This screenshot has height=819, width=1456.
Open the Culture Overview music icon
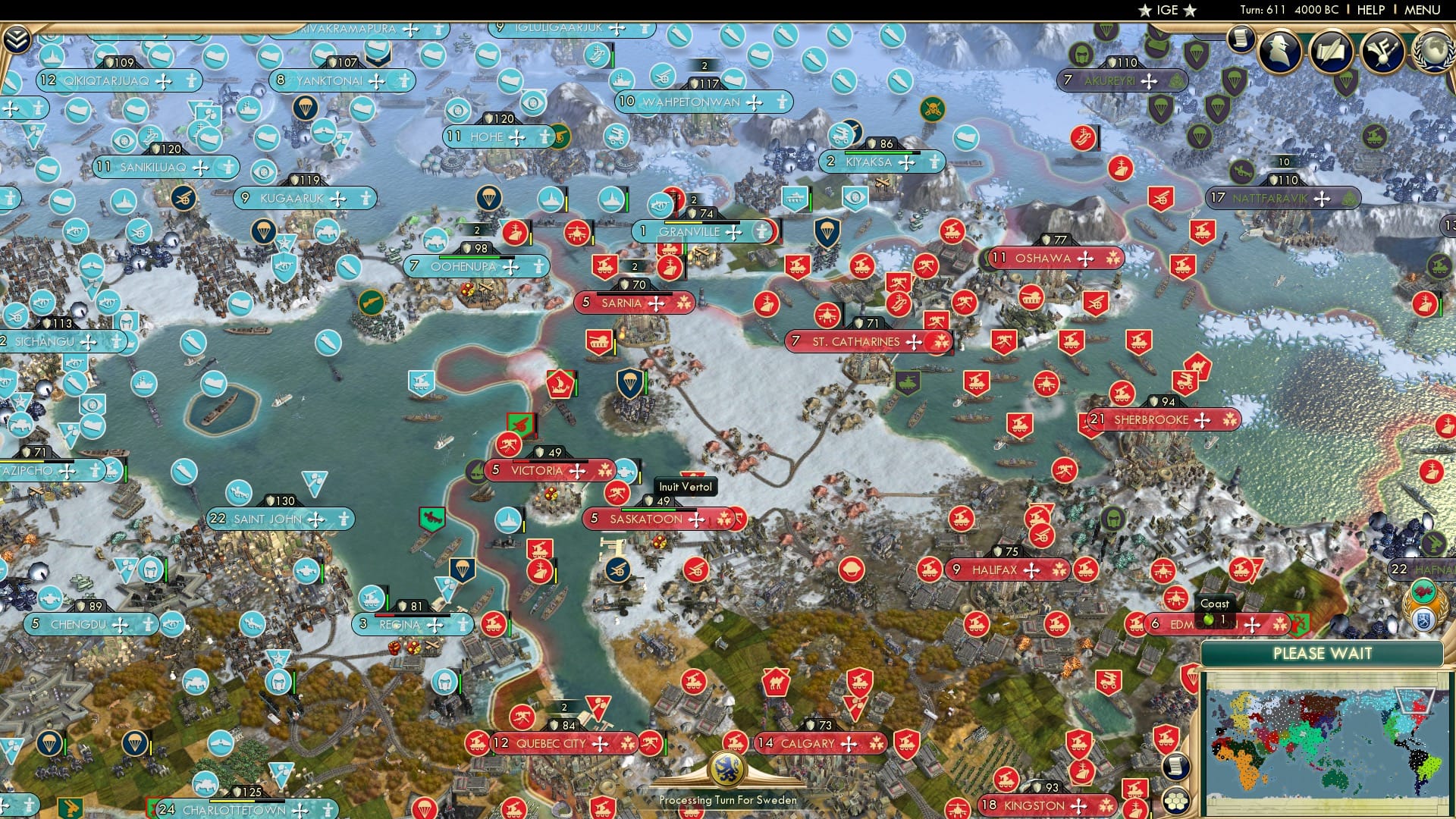point(1382,51)
